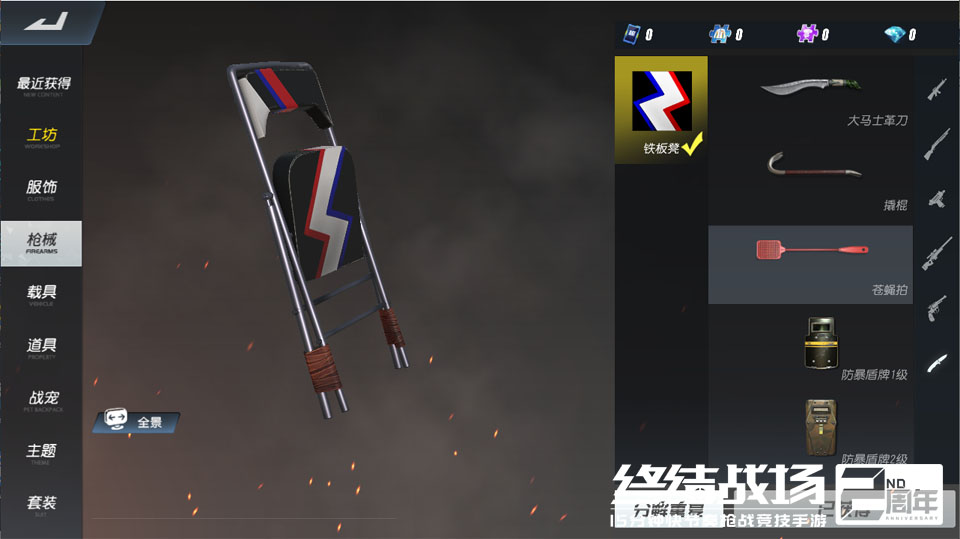The width and height of the screenshot is (960, 539).
Task: Switch to the 工坊 workshop tab
Action: 42,137
